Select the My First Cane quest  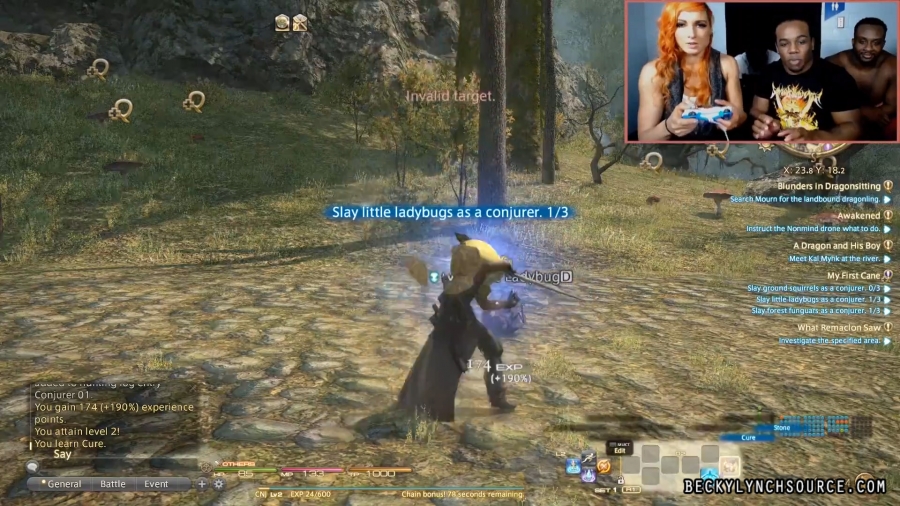[853, 275]
